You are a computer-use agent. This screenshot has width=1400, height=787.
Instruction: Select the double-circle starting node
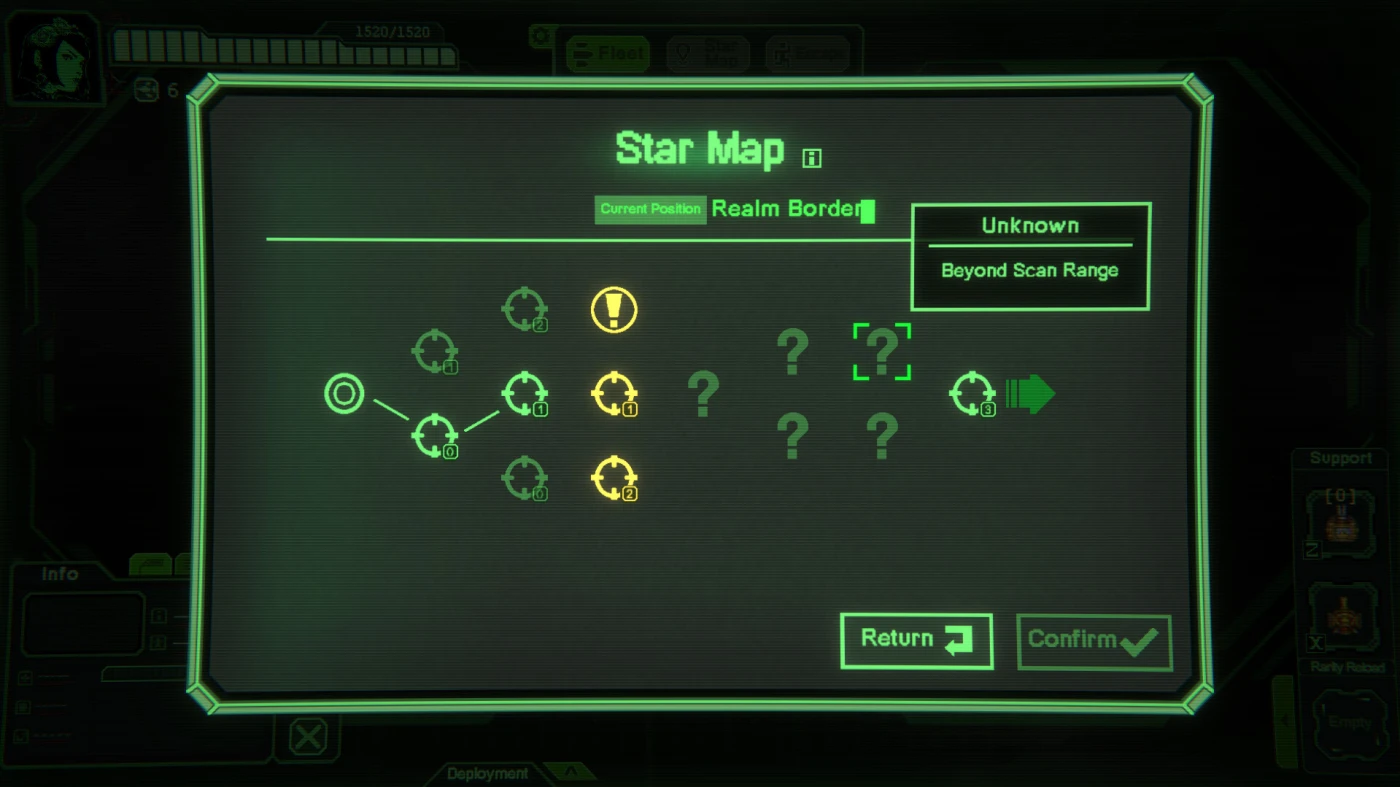click(344, 394)
